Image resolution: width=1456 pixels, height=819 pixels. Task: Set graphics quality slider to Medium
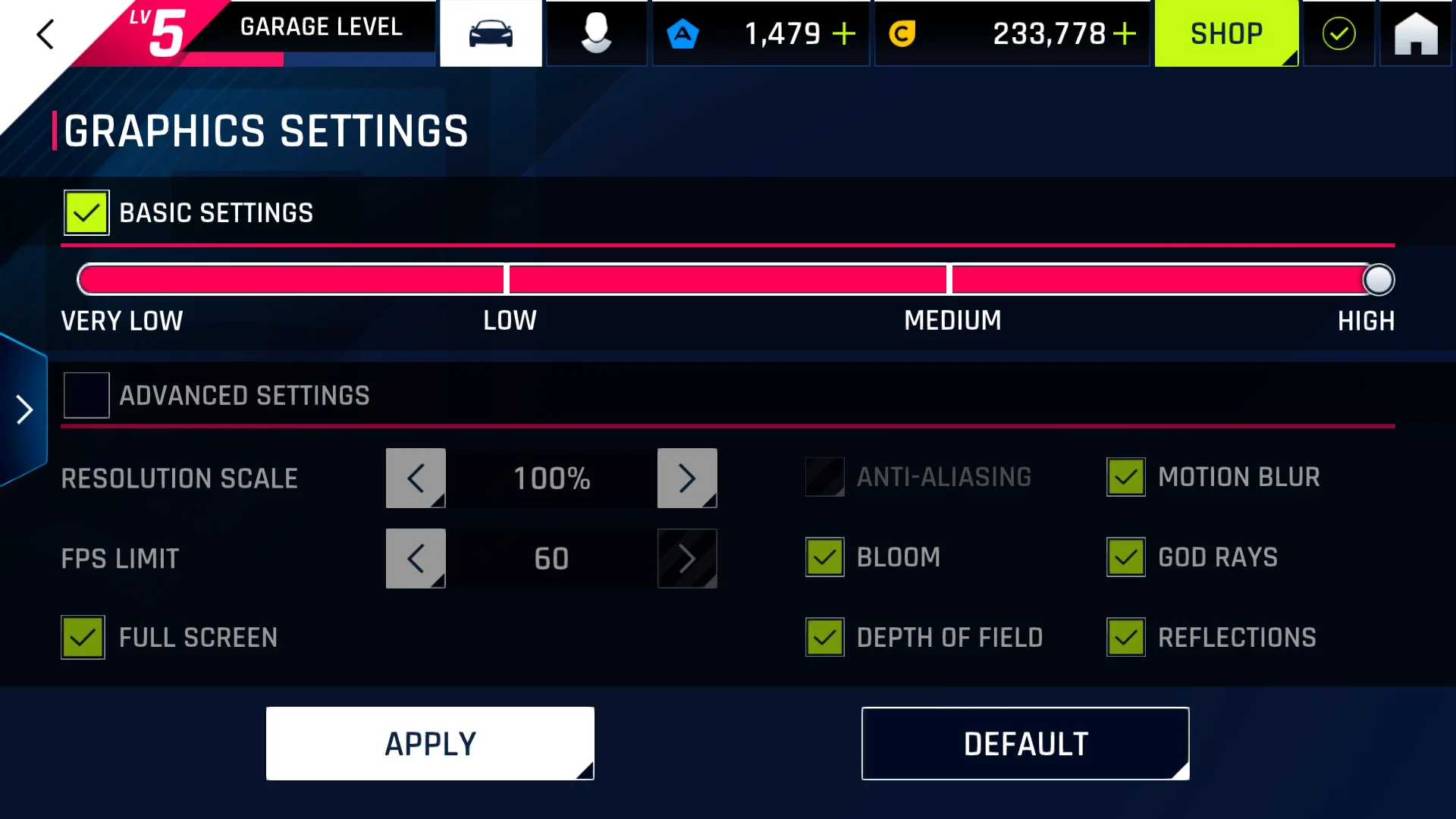[x=949, y=280]
